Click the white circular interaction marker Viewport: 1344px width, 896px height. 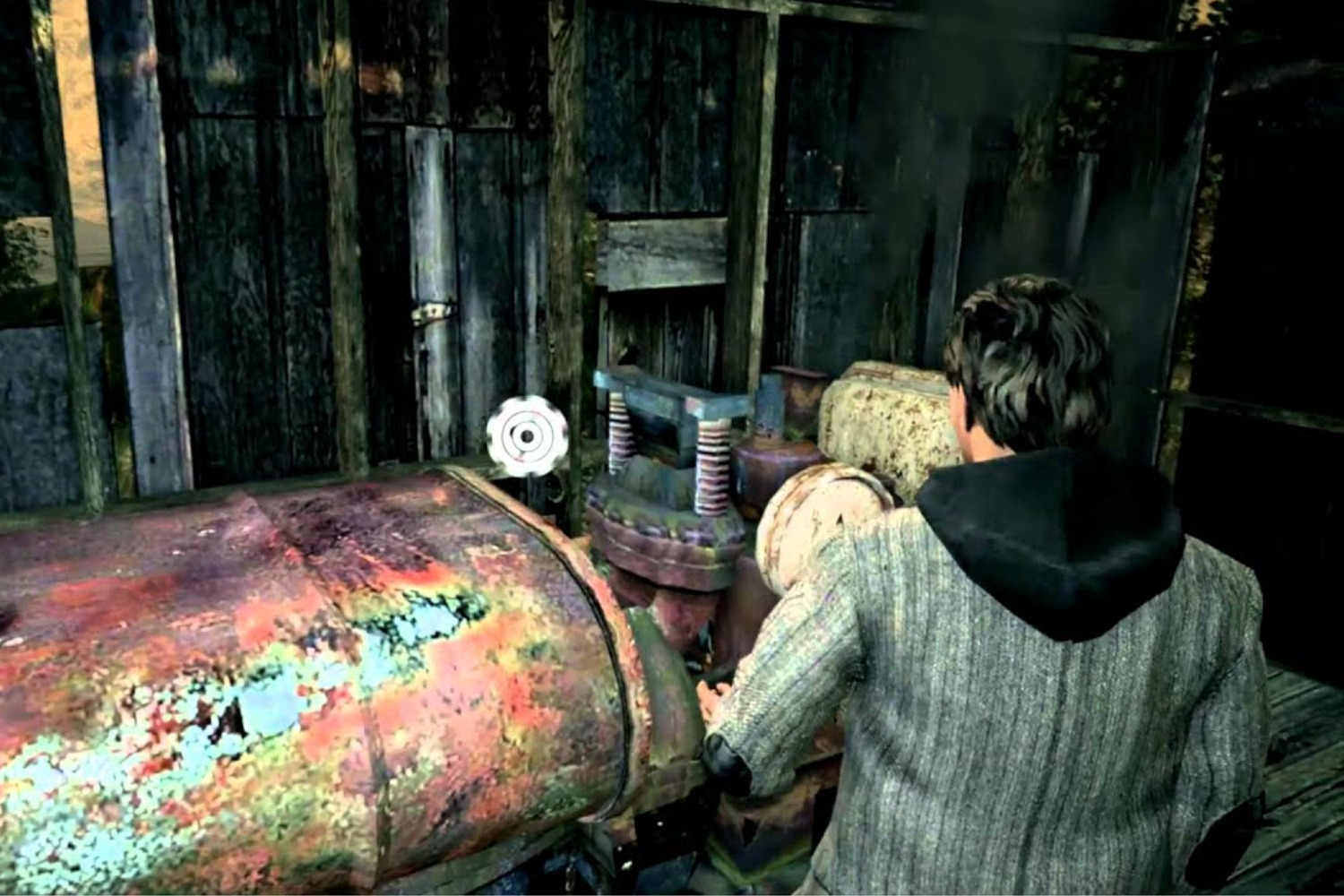coord(526,436)
